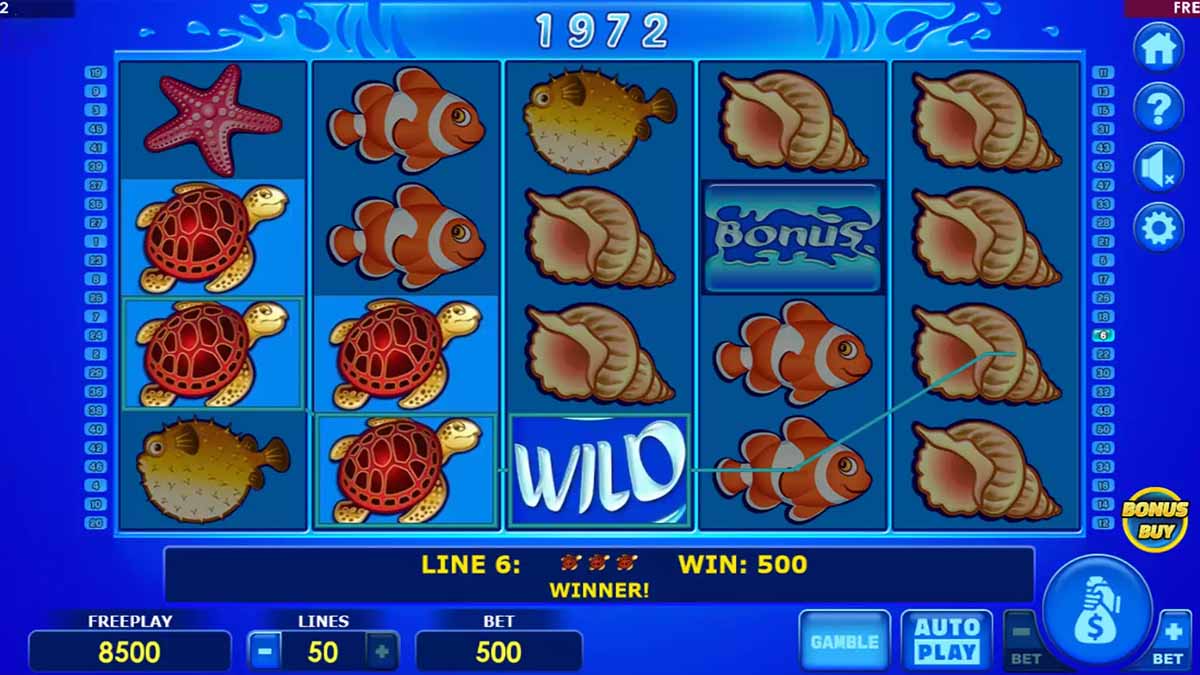
Task: Go to the home screen
Action: (1158, 48)
